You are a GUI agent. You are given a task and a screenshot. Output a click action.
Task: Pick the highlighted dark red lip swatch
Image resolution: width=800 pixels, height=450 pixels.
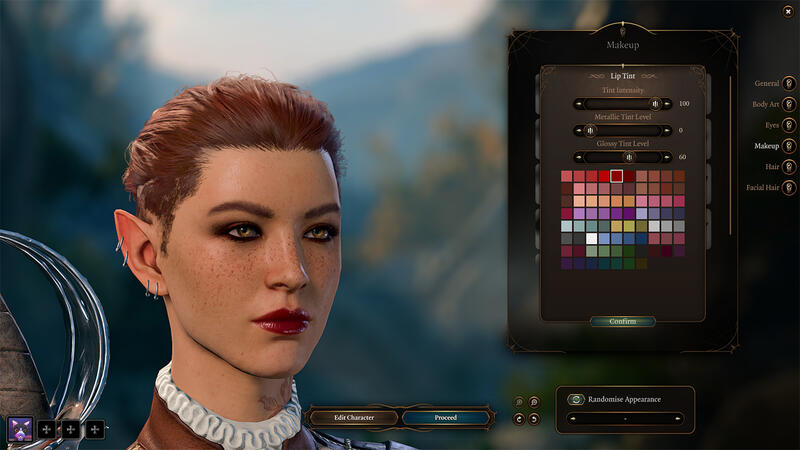point(617,176)
